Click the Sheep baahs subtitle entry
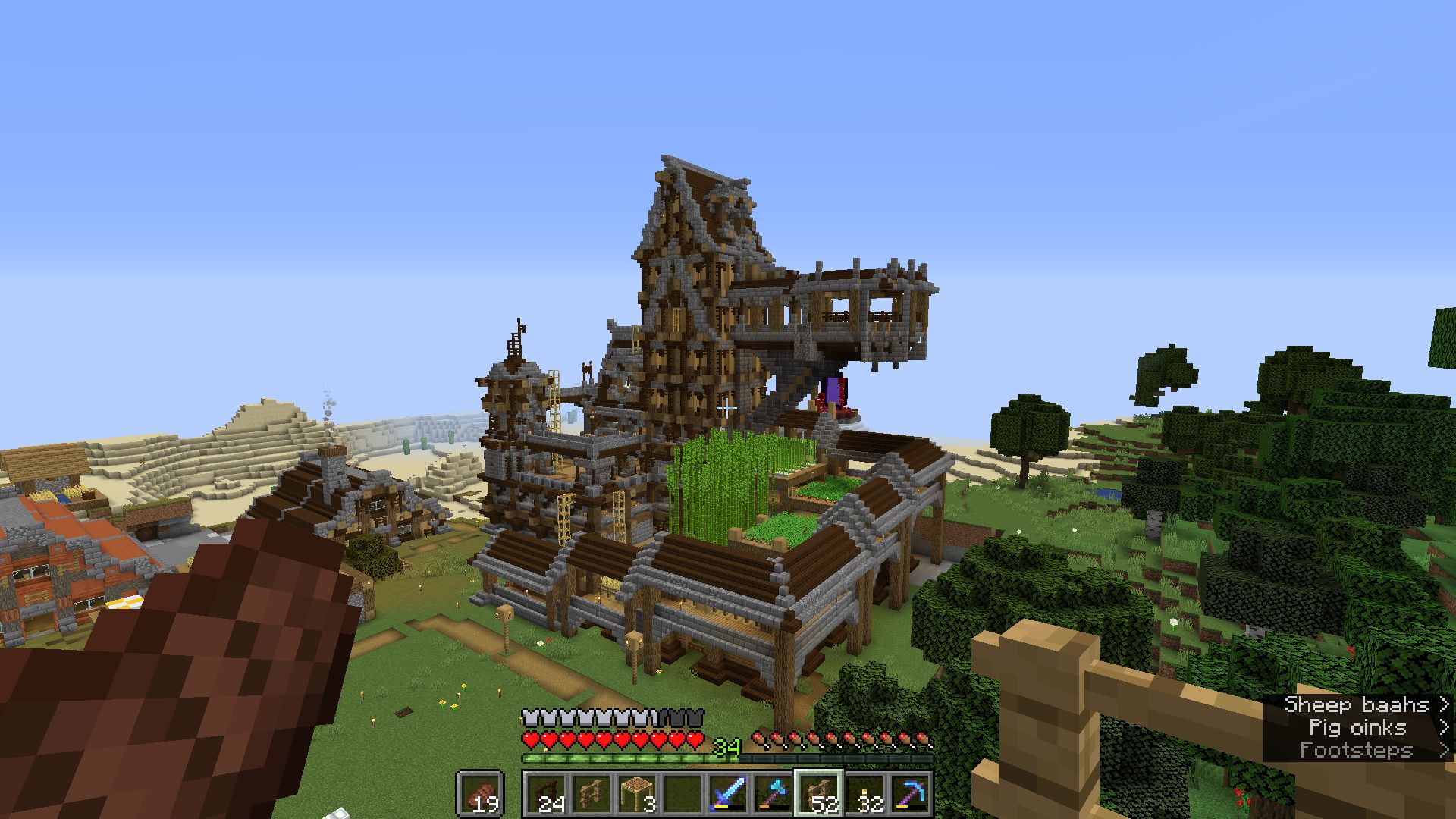The image size is (1456, 819). 1357,705
